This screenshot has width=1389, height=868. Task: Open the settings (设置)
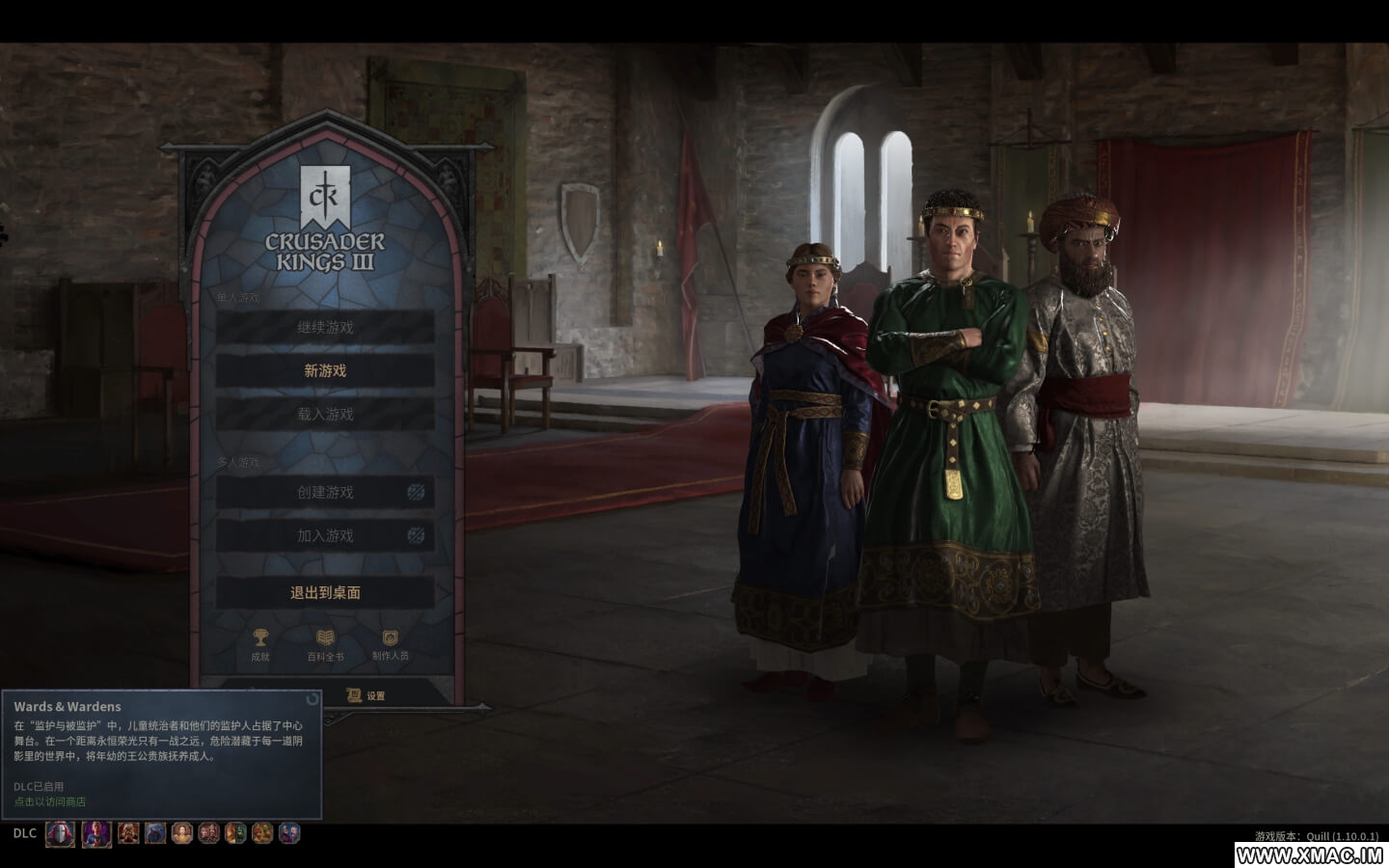[x=367, y=695]
